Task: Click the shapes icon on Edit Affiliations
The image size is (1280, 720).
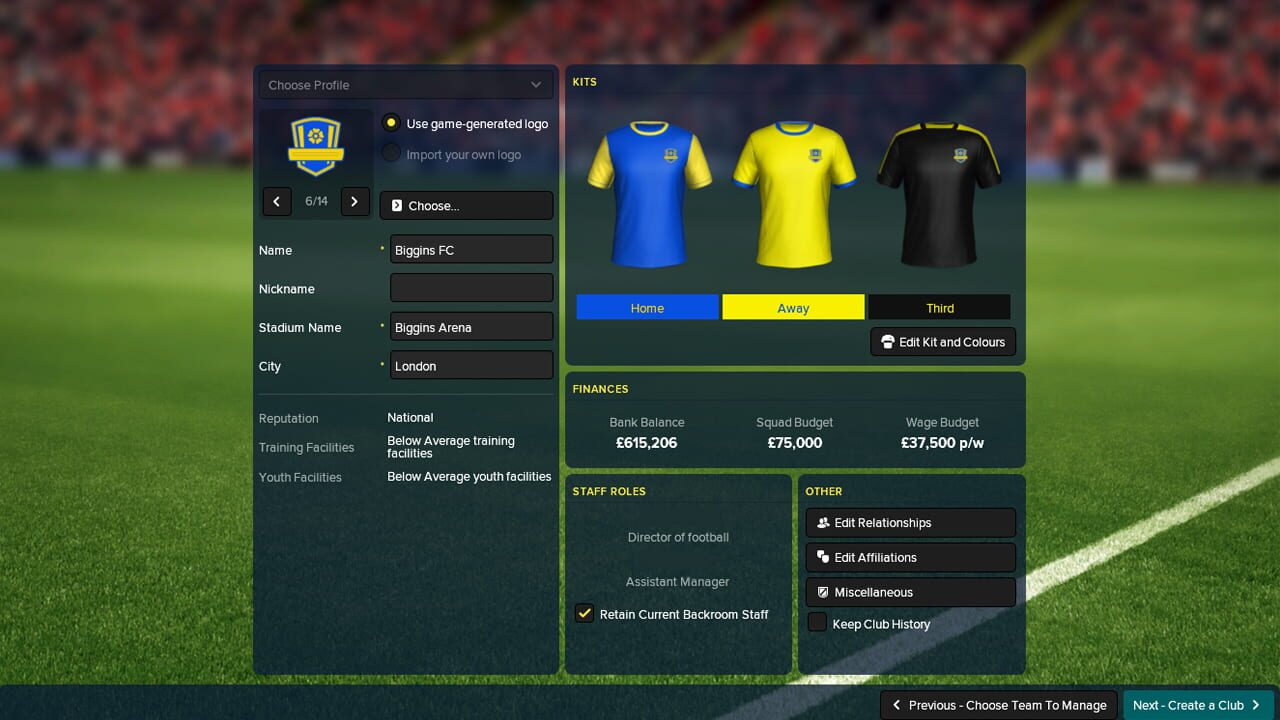Action: (x=822, y=557)
